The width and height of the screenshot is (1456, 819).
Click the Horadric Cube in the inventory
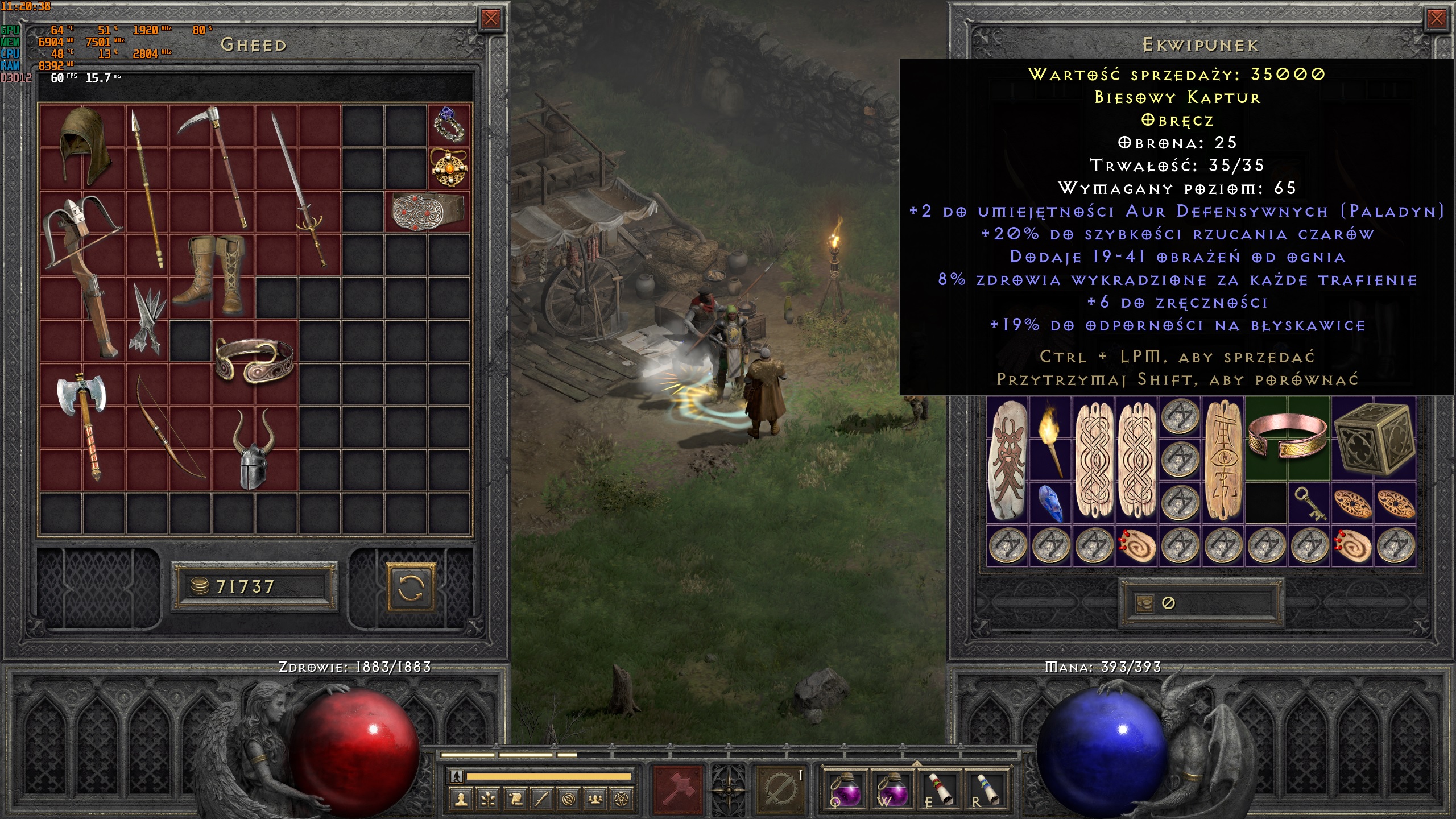1374,438
